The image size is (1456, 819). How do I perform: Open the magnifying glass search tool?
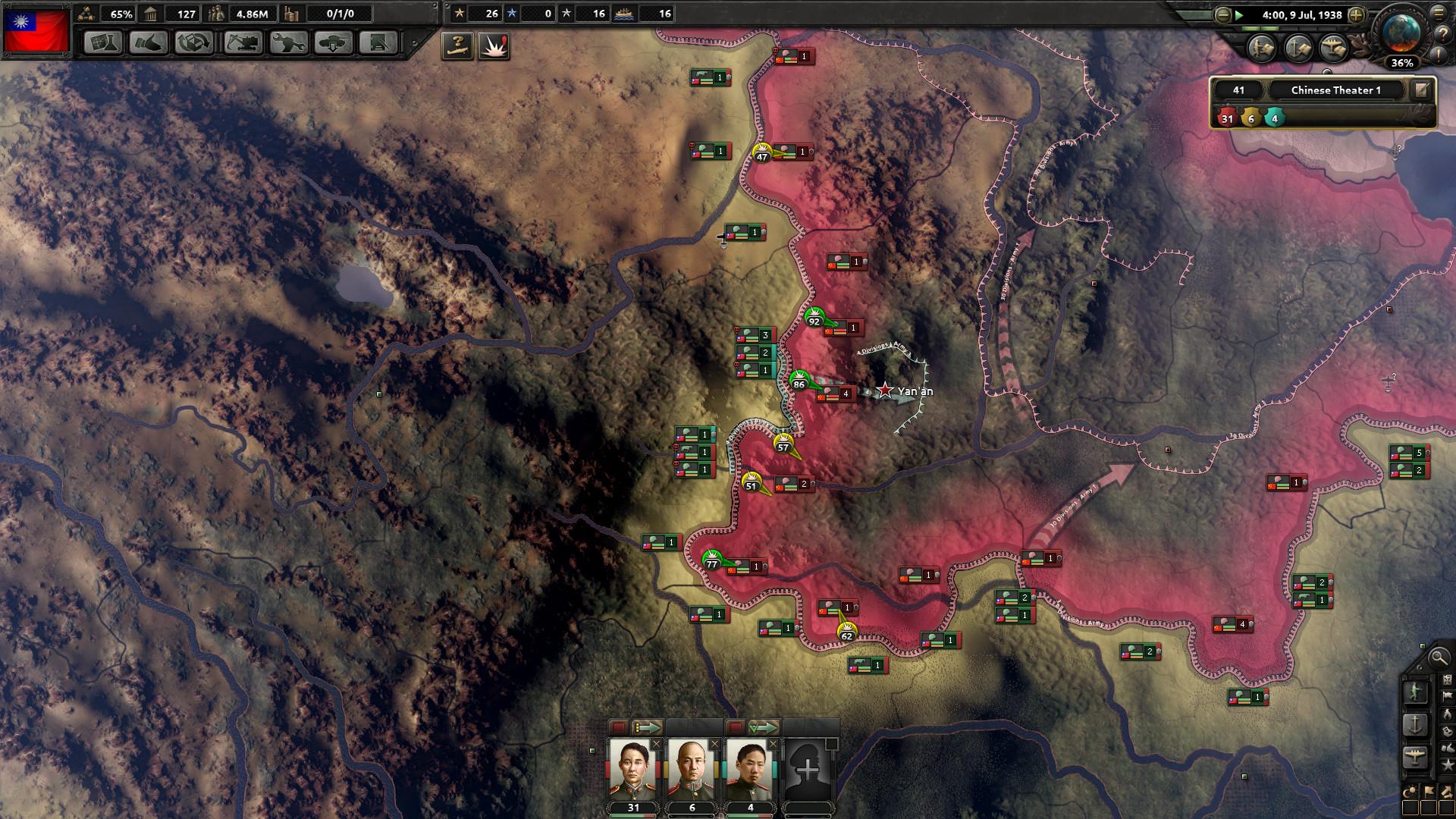[1437, 657]
